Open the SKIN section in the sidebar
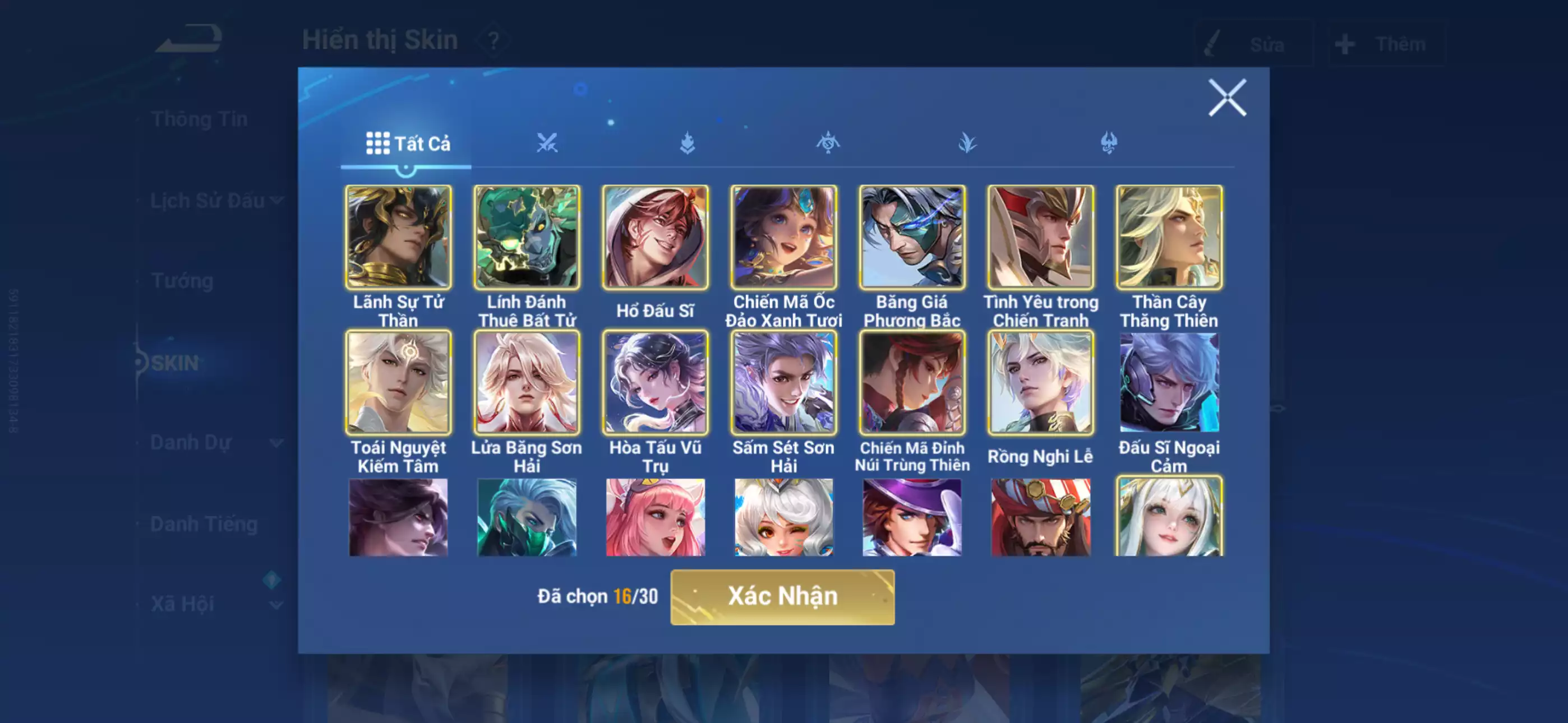The width and height of the screenshot is (1568, 723). click(x=177, y=362)
